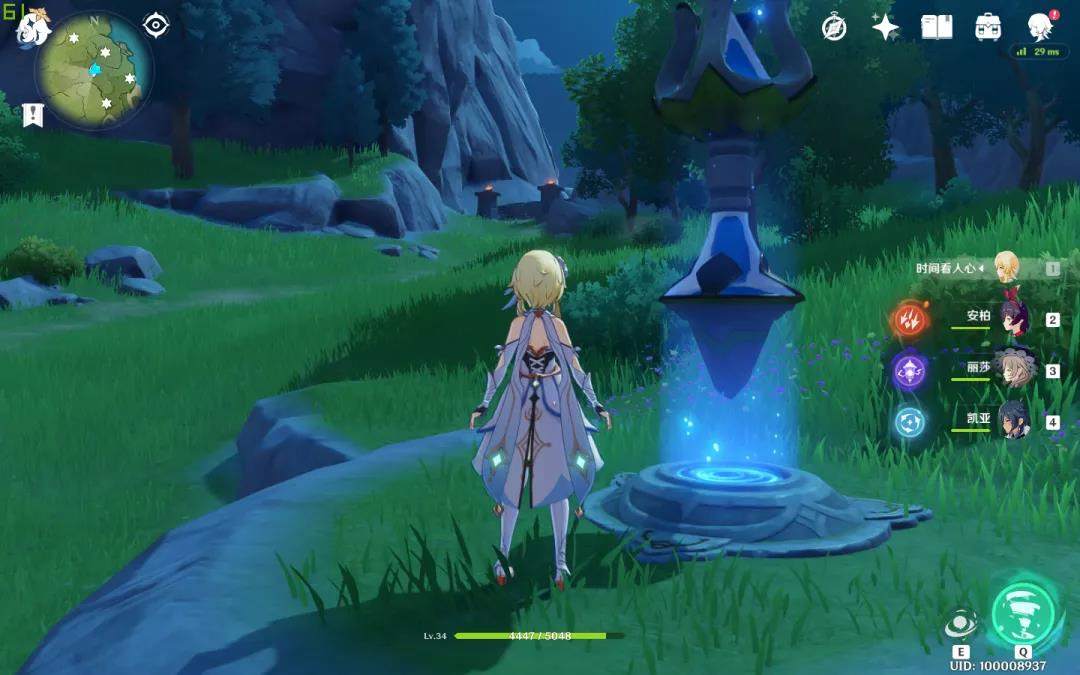This screenshot has height=675, width=1080.
Task: Select the active character 时间看人心
Action: 1006,267
